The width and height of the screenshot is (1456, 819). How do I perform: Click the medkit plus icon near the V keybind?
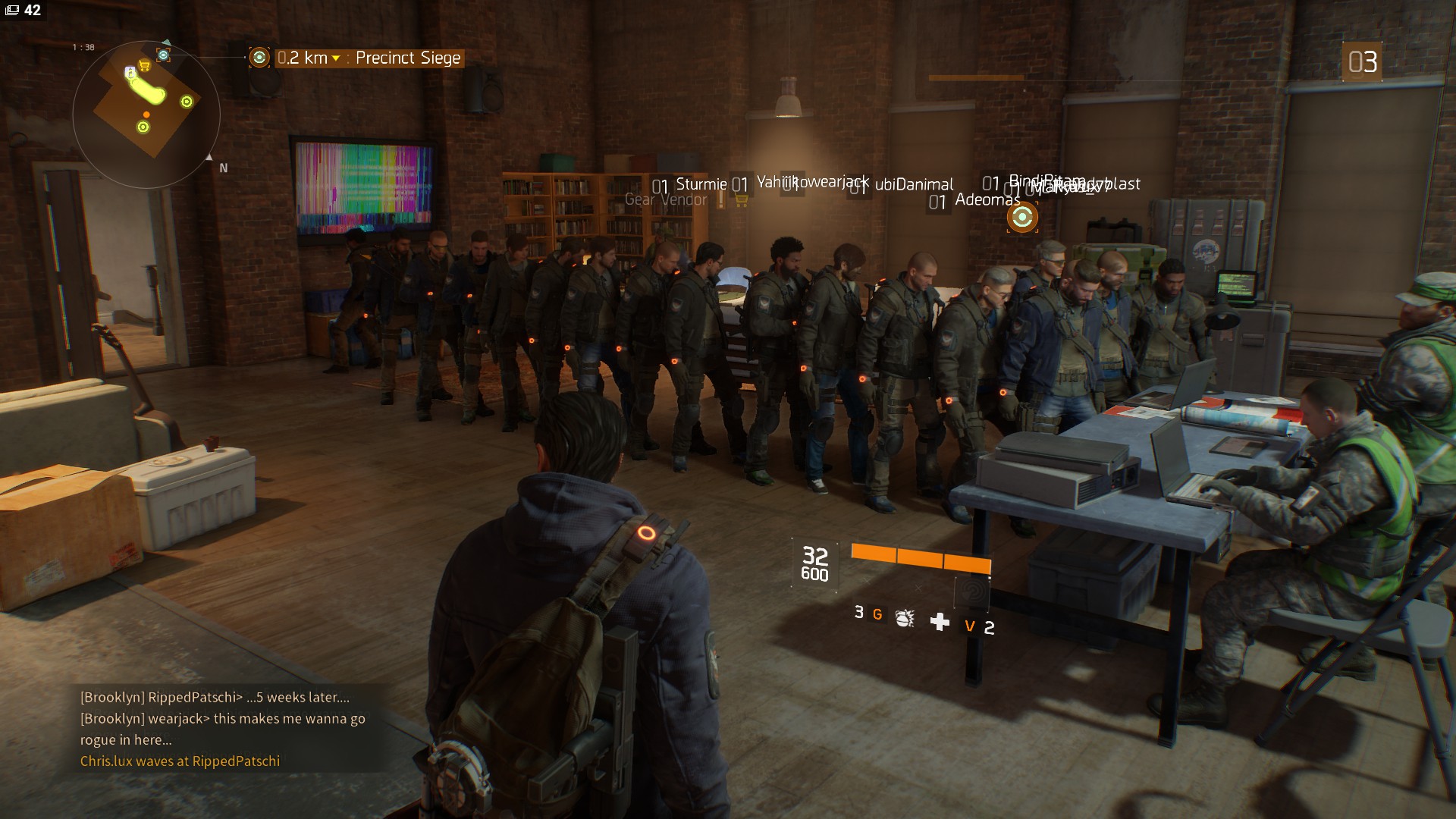940,622
